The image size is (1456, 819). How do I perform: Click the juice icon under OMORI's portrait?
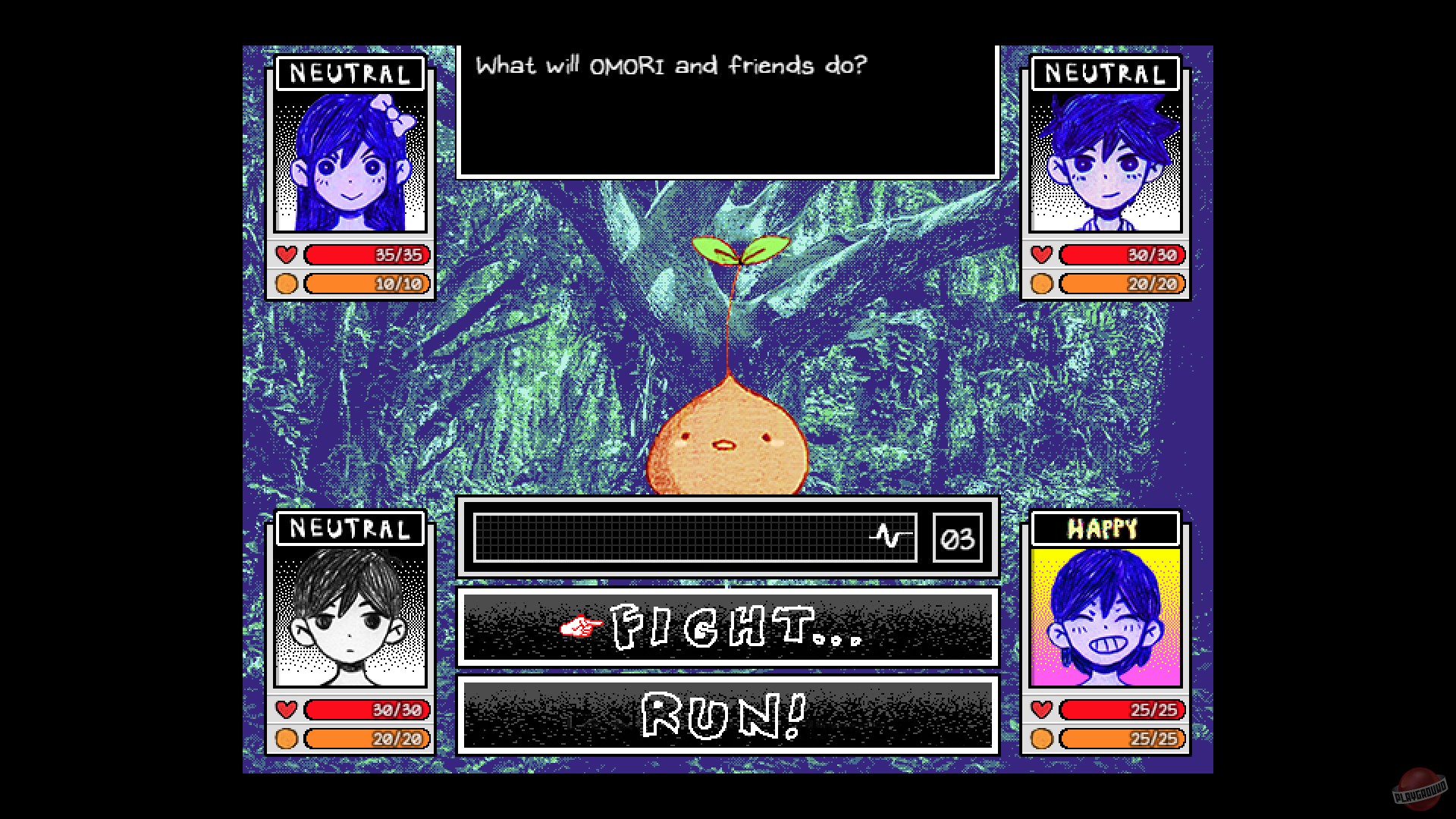tap(287, 739)
